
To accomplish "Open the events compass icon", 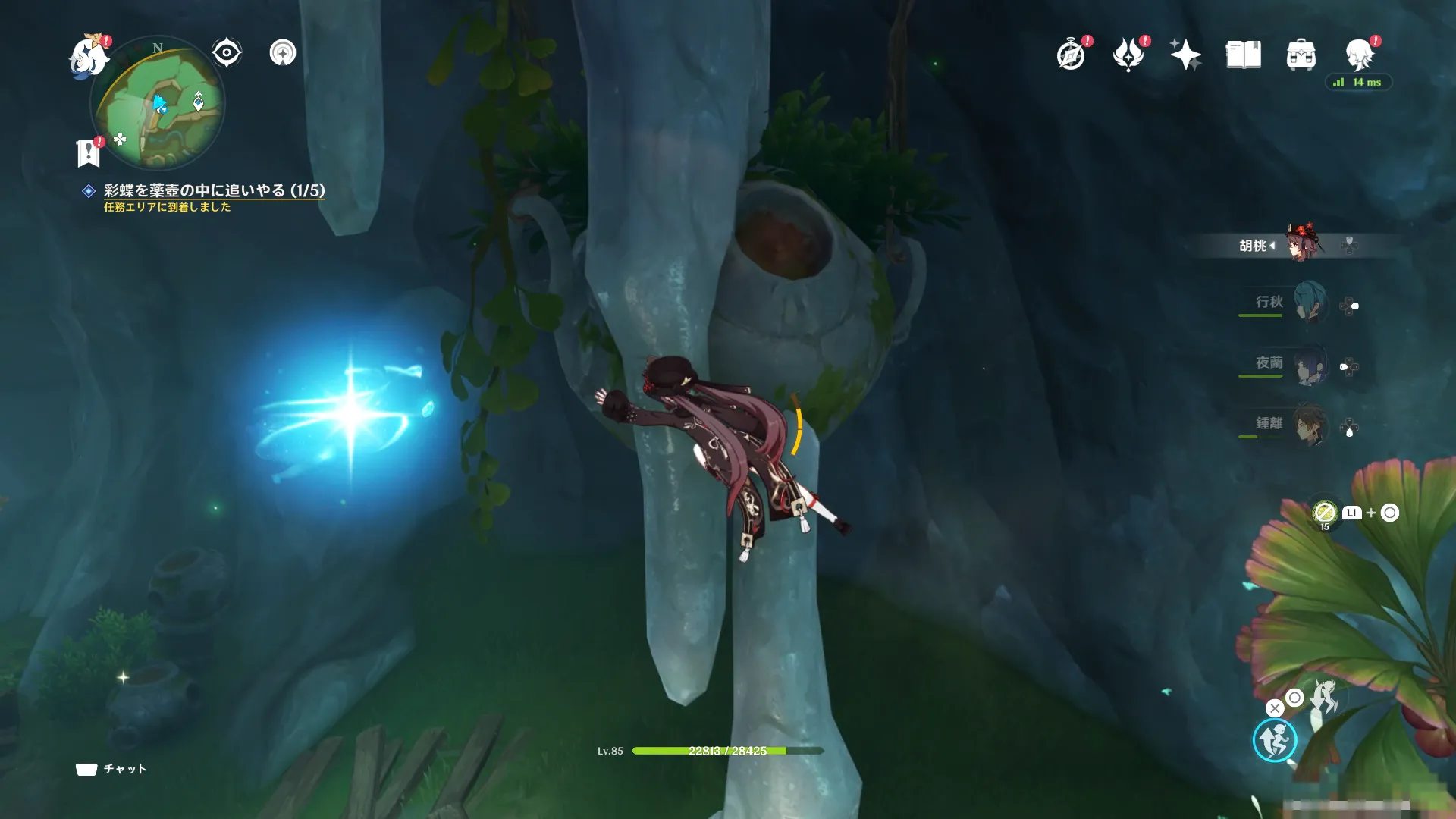I will [1071, 55].
